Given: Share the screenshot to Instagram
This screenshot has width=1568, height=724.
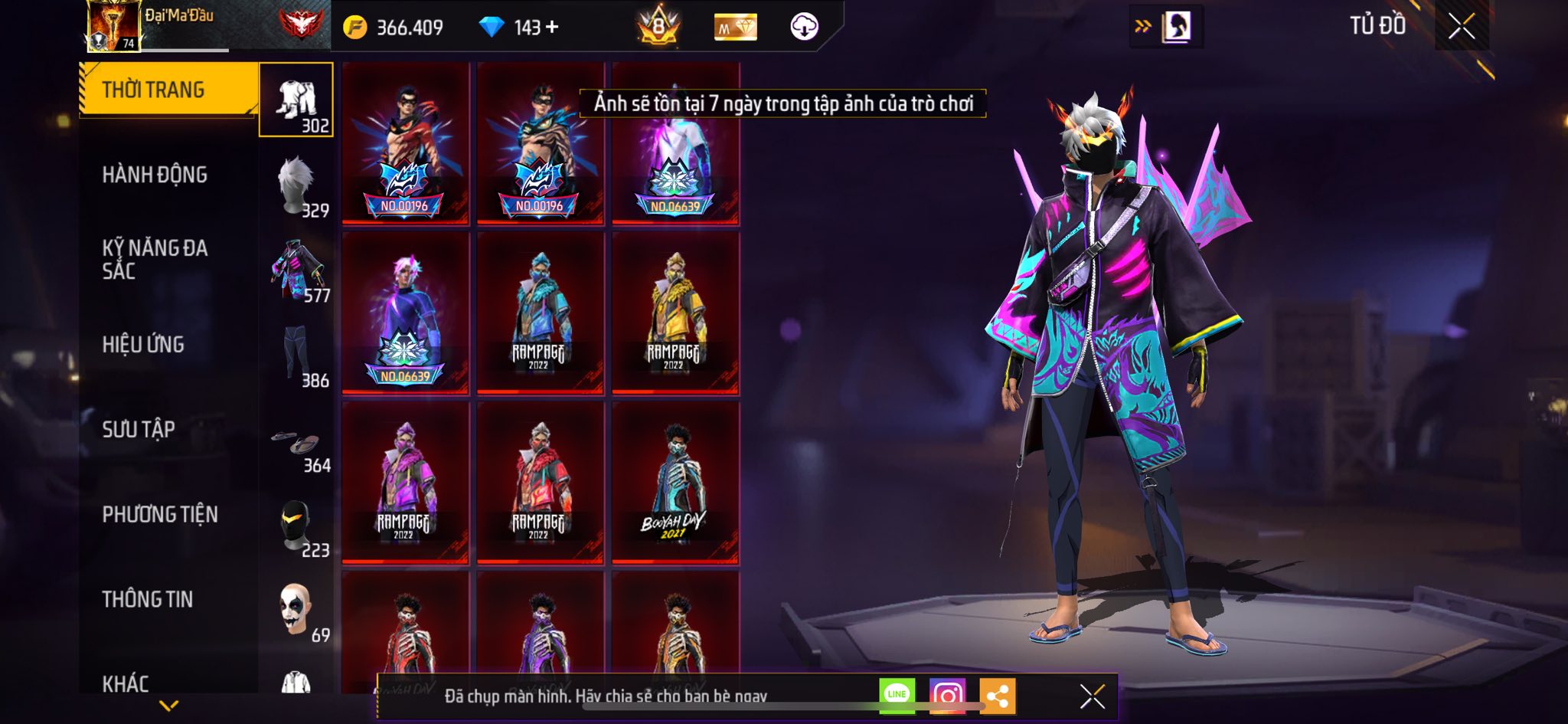Looking at the screenshot, I should [x=947, y=696].
